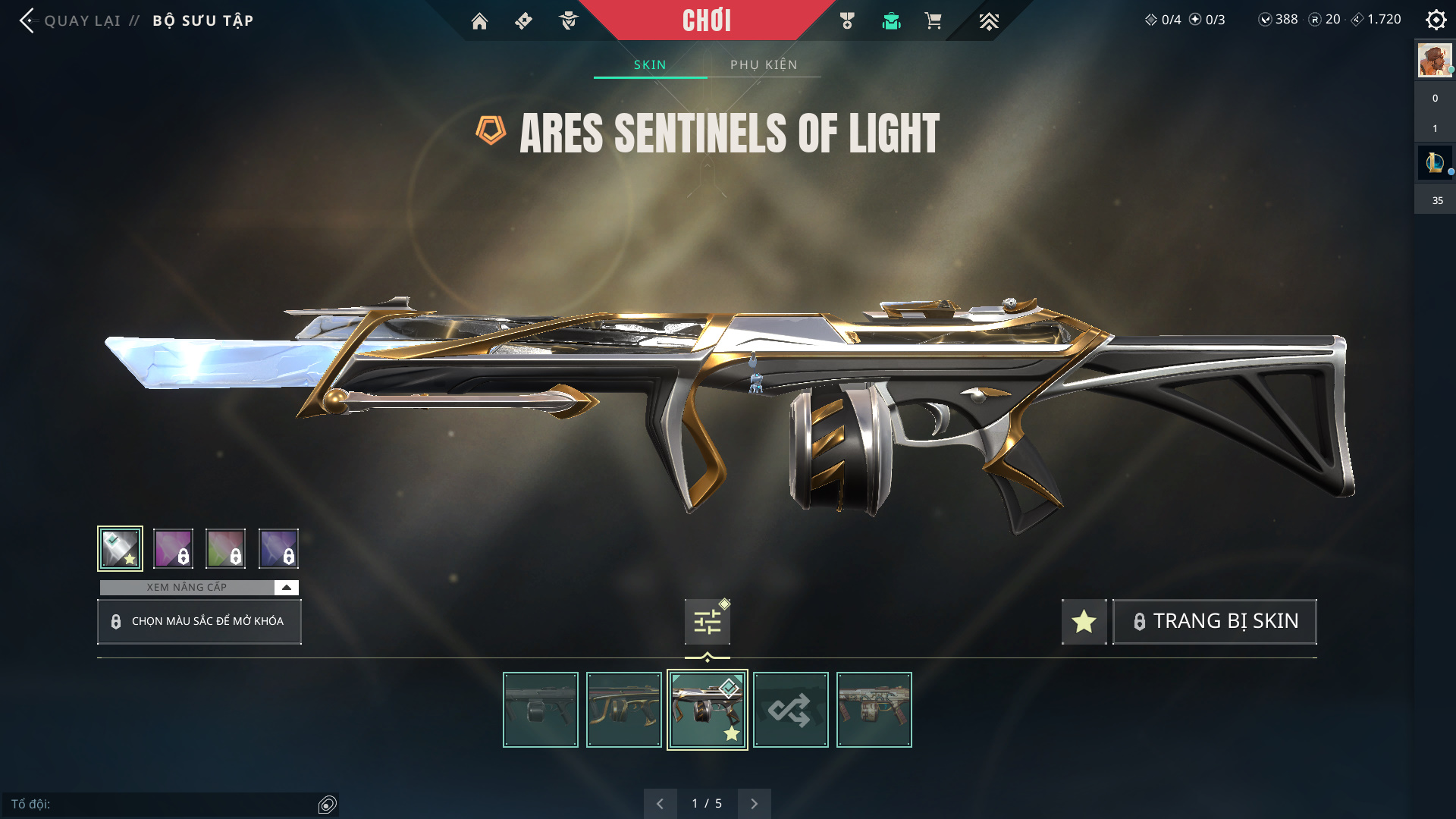The height and width of the screenshot is (819, 1456).
Task: Choose the locked purple color variant
Action: click(x=173, y=548)
